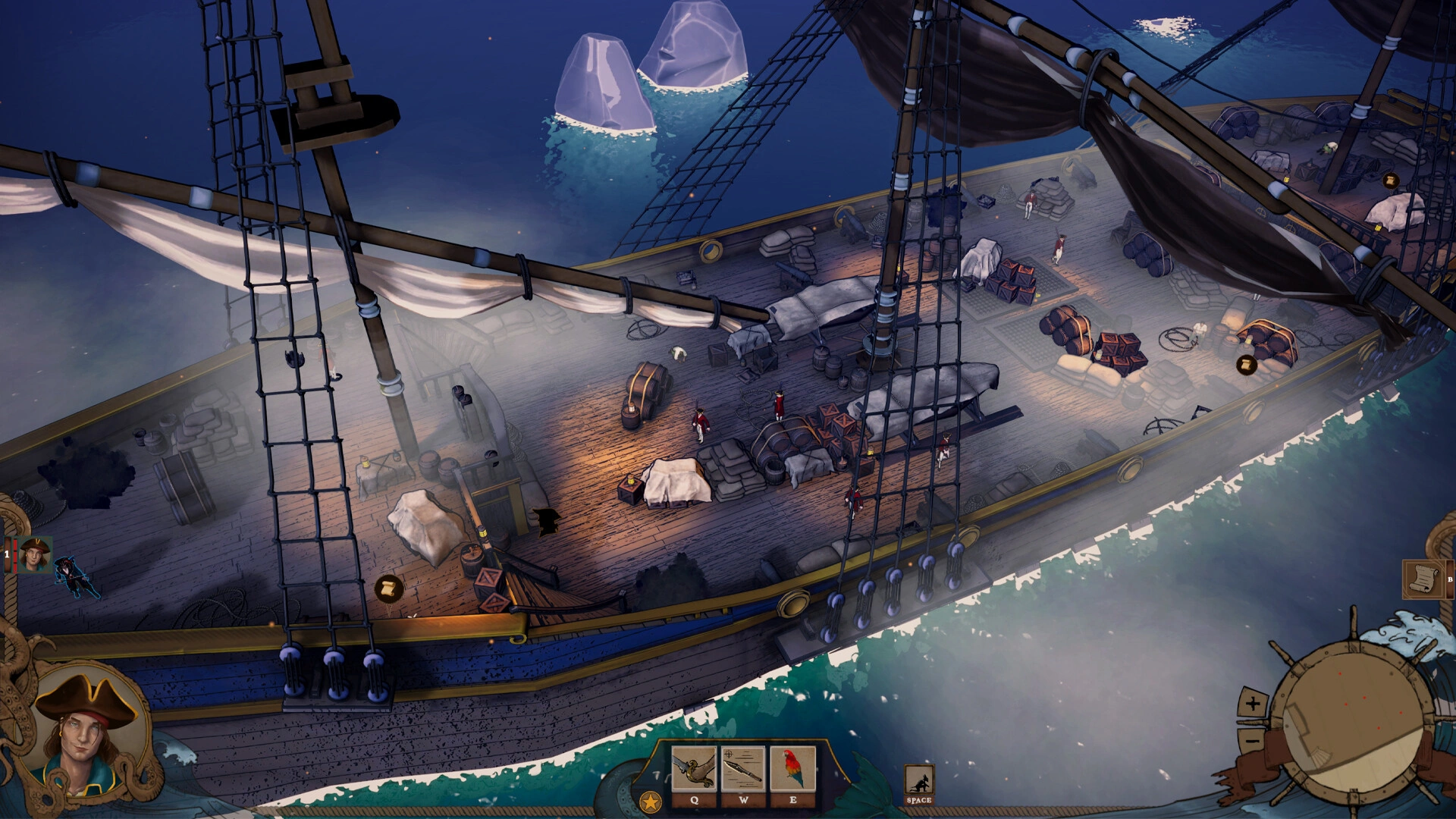The width and height of the screenshot is (1456, 819).
Task: Click the large pirate captain portrait
Action: 87,732
